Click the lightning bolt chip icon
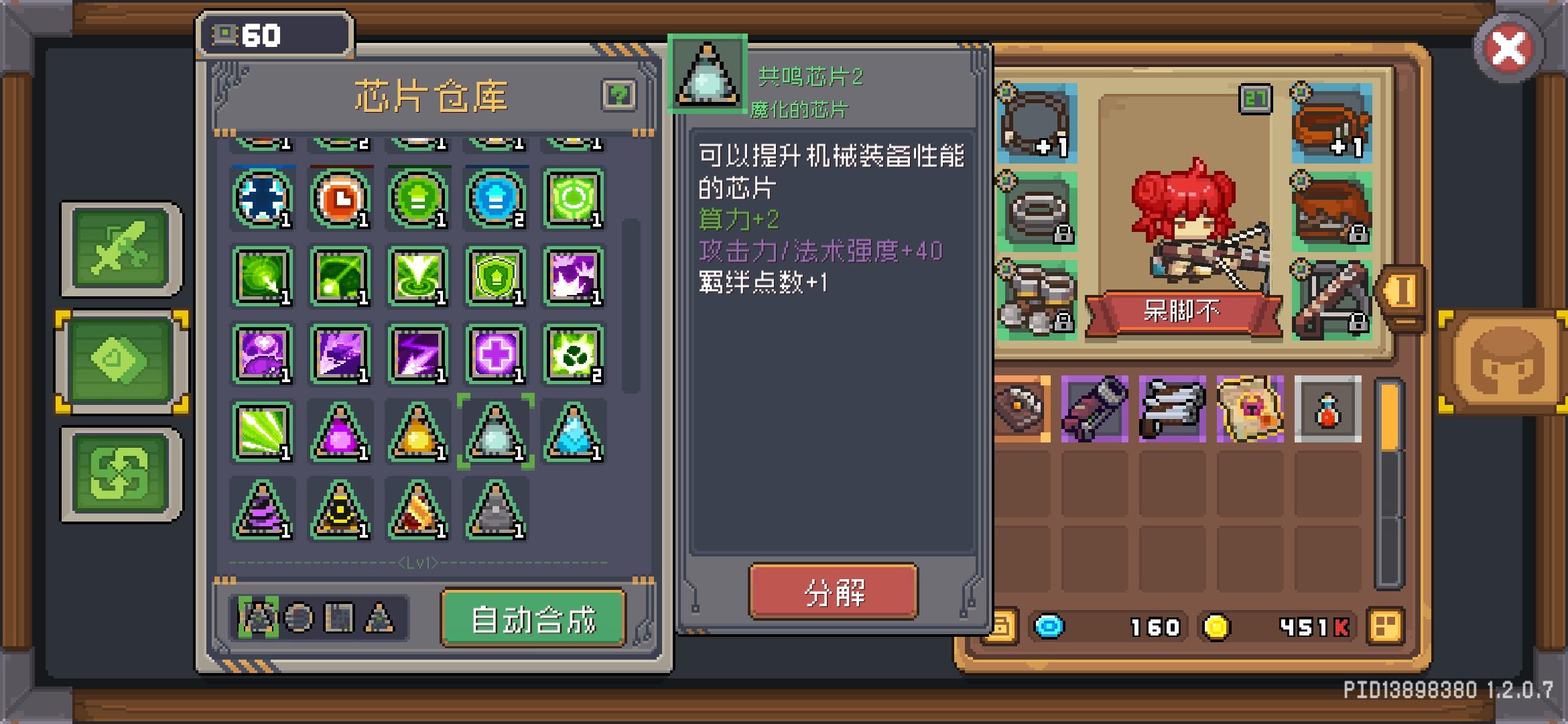The image size is (1568, 724). [418, 355]
